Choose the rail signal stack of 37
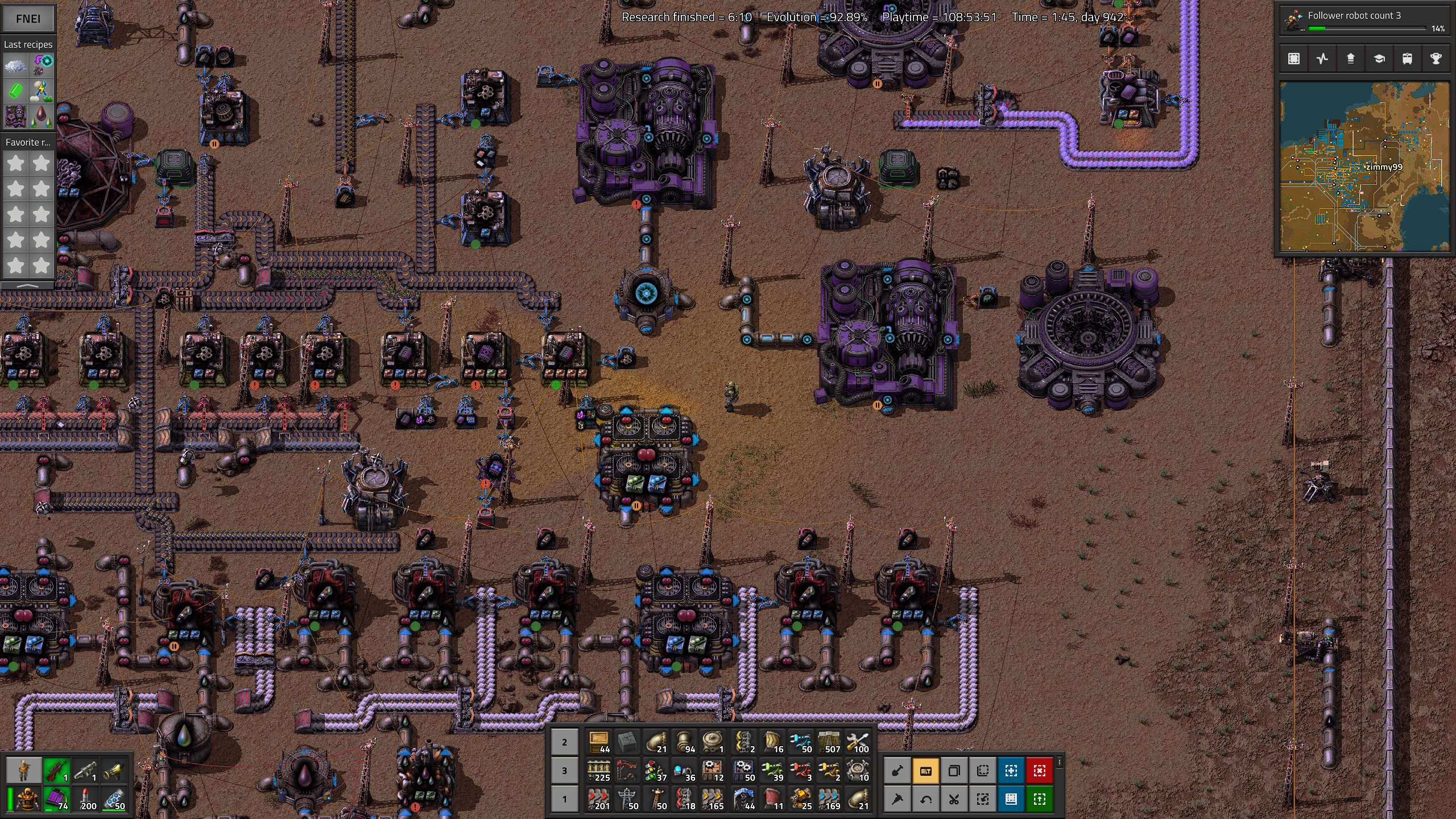Image resolution: width=1456 pixels, height=819 pixels. pyautogui.click(x=656, y=771)
